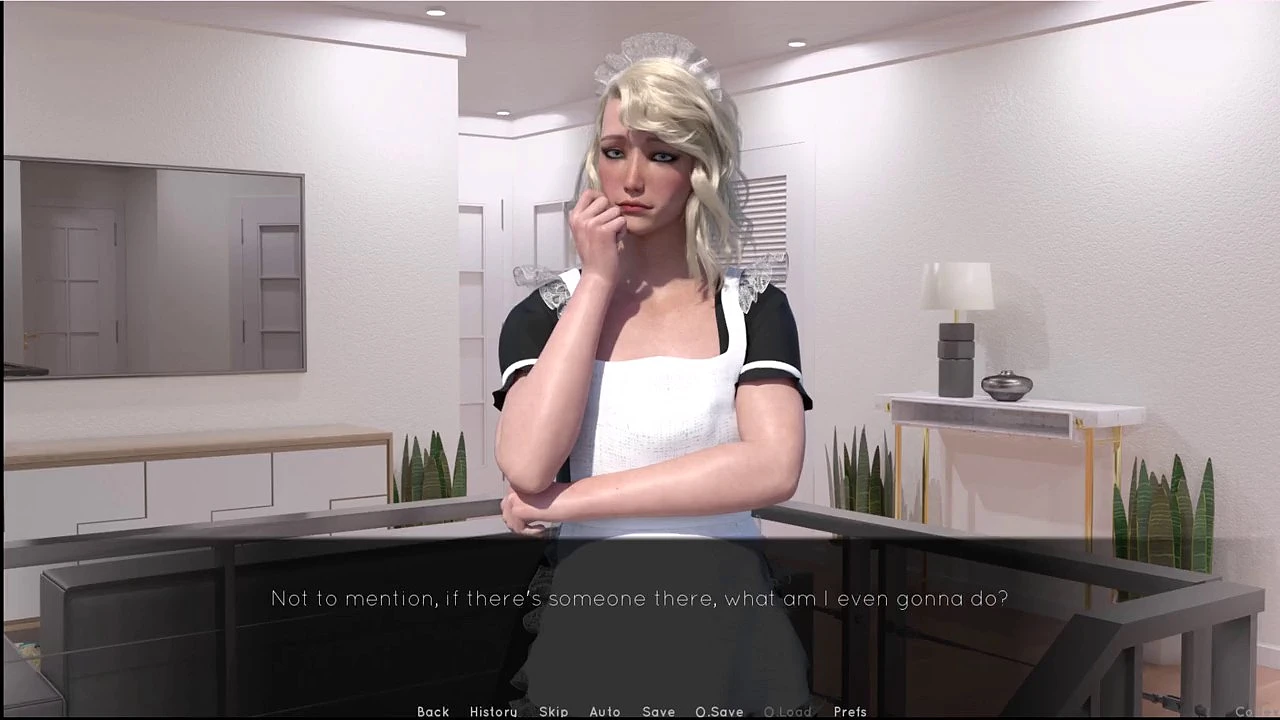This screenshot has width=1280, height=720.
Task: Open the Prefs settings menu
Action: tap(850, 711)
